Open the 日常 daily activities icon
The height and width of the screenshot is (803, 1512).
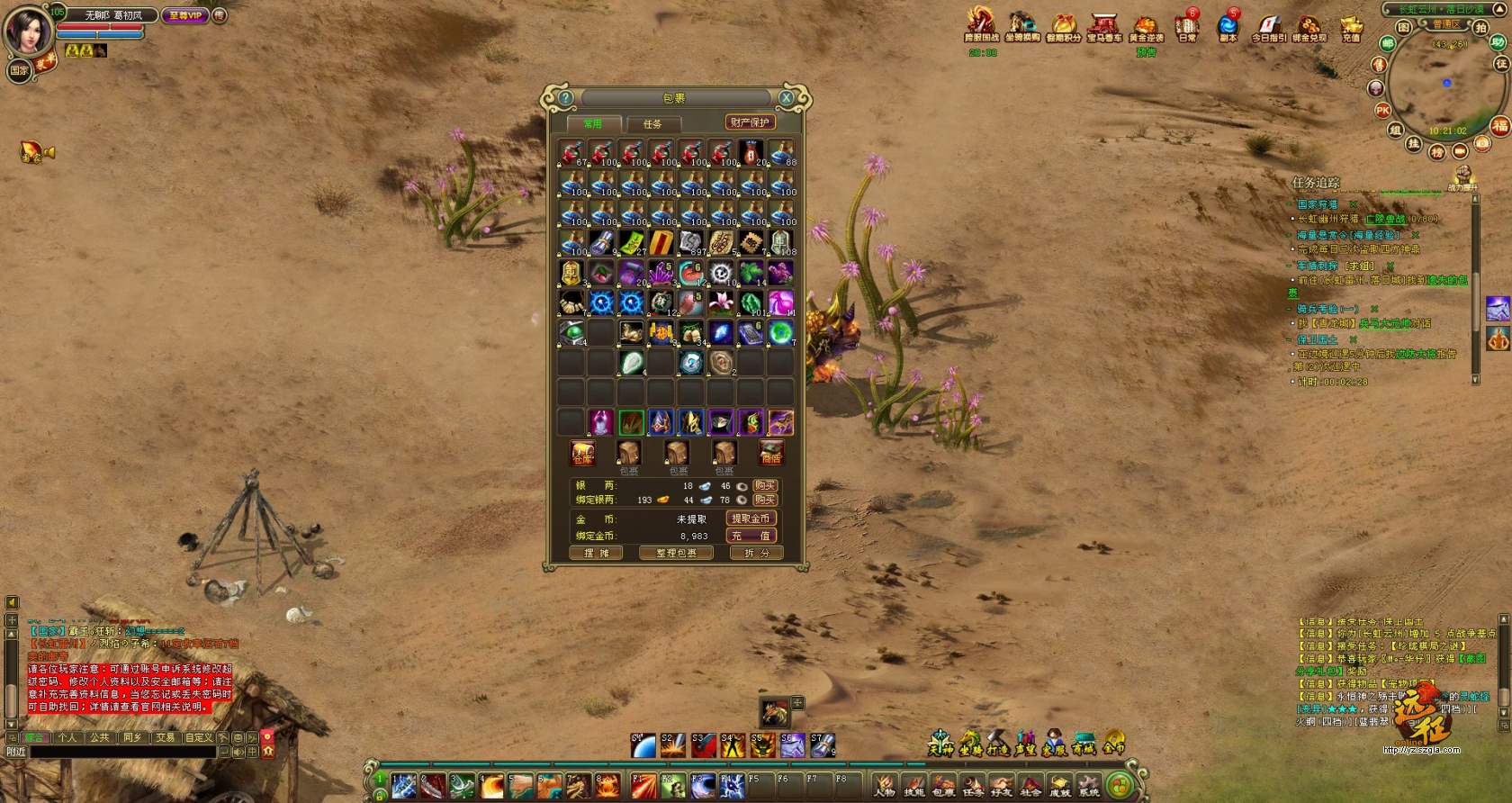click(x=1187, y=26)
